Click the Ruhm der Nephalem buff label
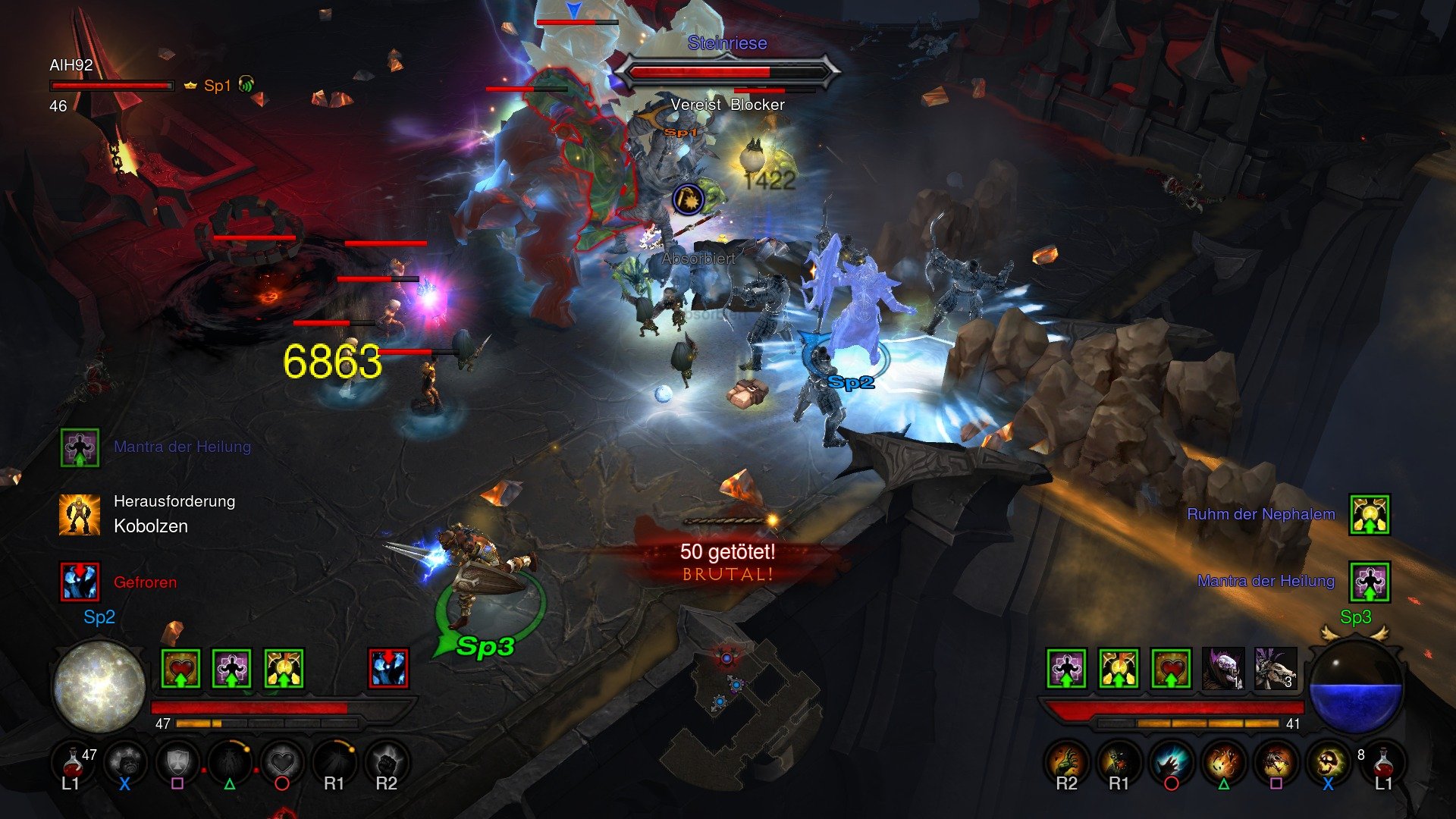The image size is (1456, 819). coord(1262,513)
